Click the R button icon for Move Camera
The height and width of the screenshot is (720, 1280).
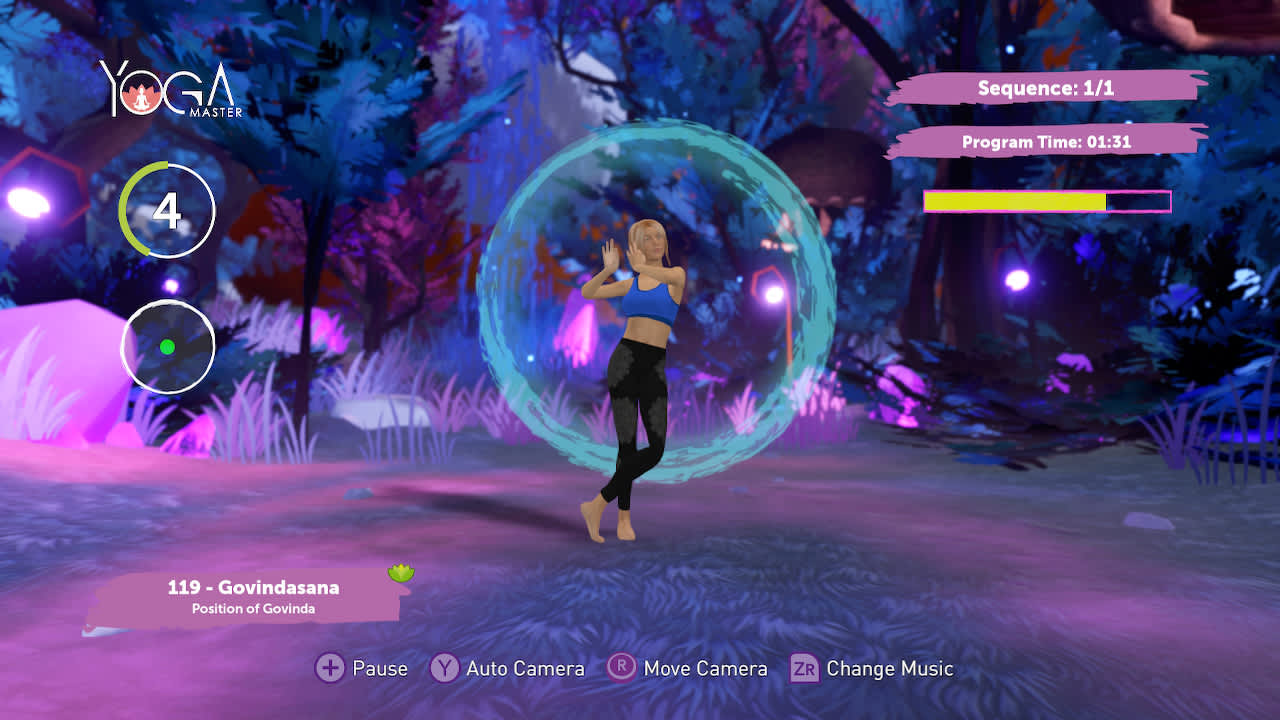(x=621, y=668)
